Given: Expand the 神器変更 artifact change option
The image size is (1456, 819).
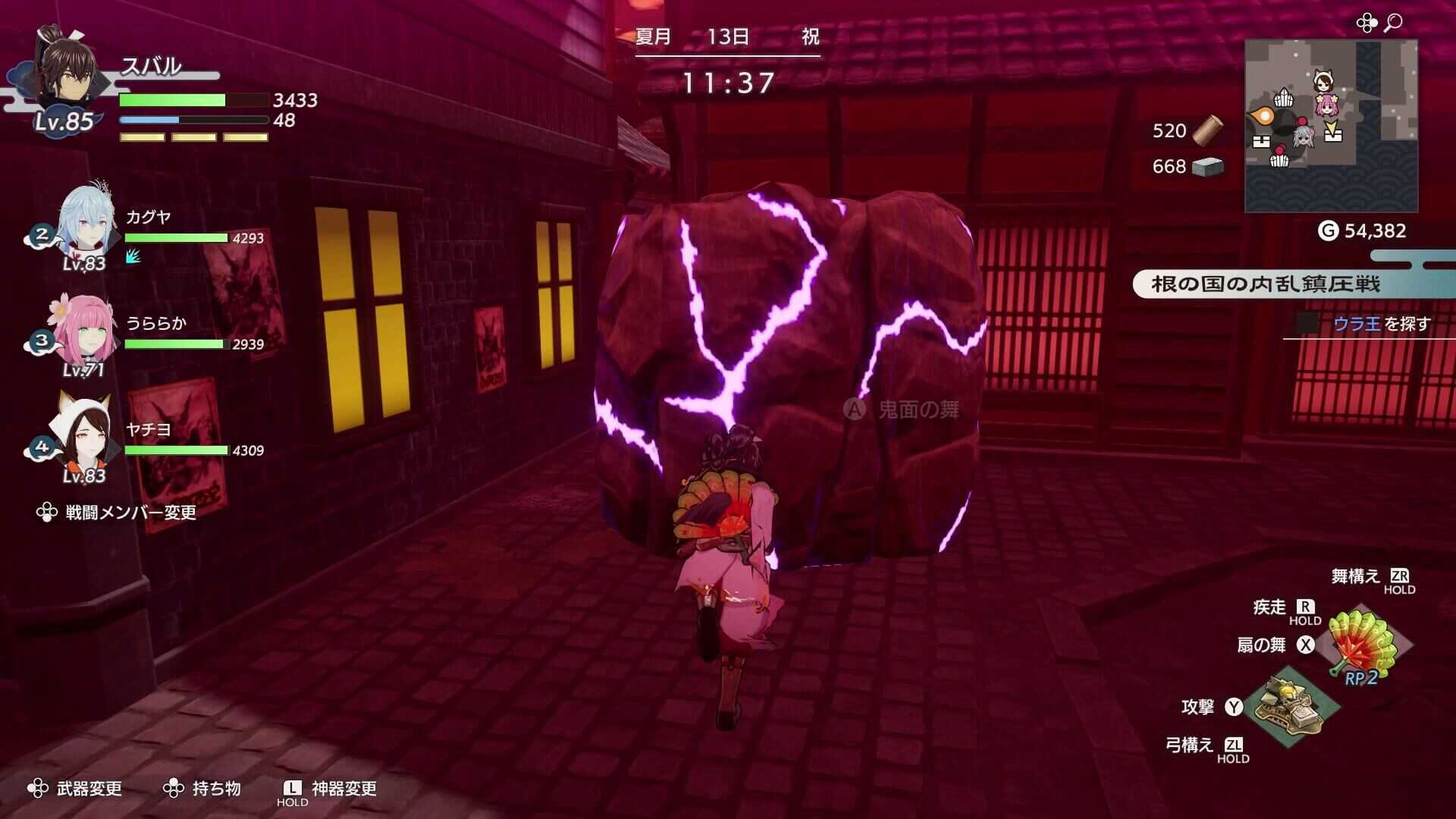Looking at the screenshot, I should point(337,789).
